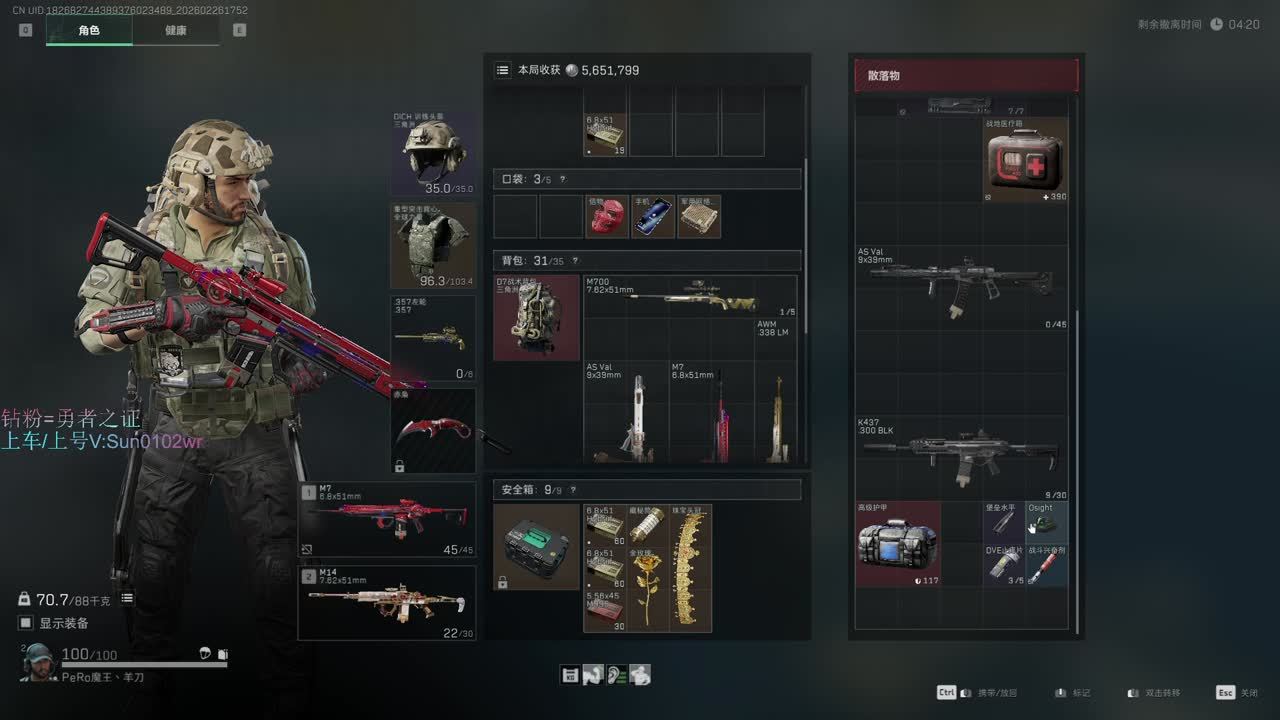Viewport: 1280px width, 720px height.
Task: Open the 本局收获 list icon
Action: 502,70
